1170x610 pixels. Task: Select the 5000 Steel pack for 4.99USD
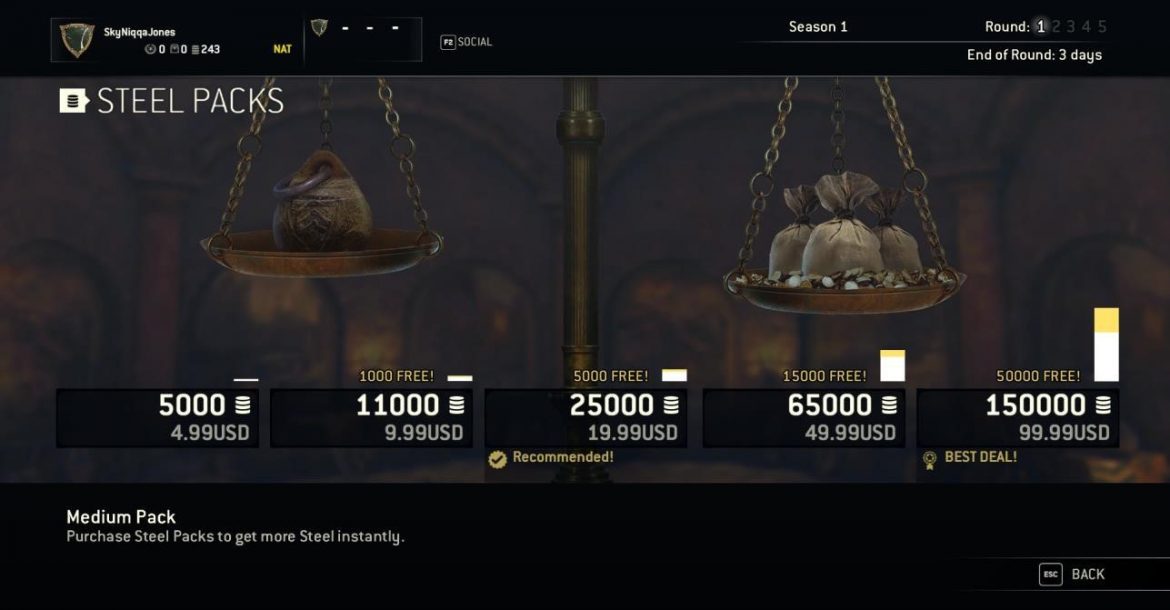tap(157, 418)
